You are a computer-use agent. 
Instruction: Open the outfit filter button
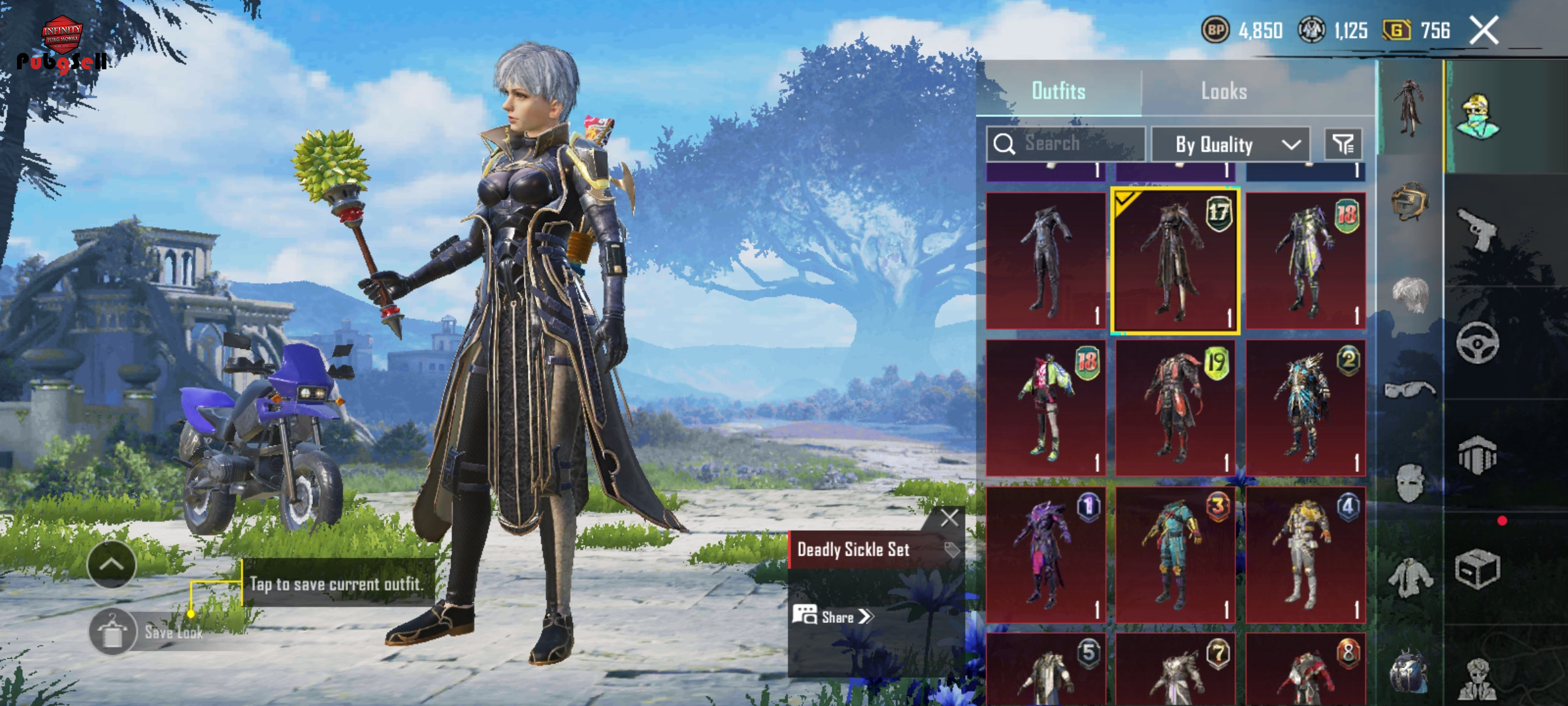click(1343, 144)
